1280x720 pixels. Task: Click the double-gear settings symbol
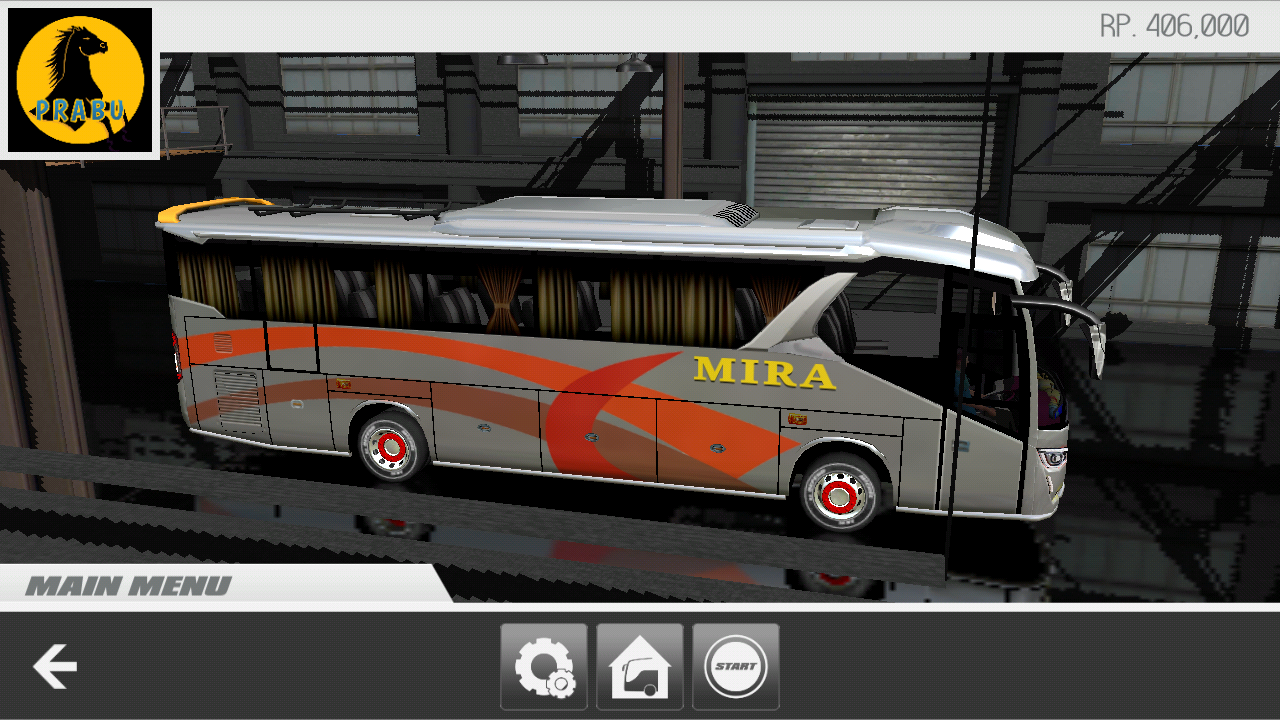click(x=544, y=665)
